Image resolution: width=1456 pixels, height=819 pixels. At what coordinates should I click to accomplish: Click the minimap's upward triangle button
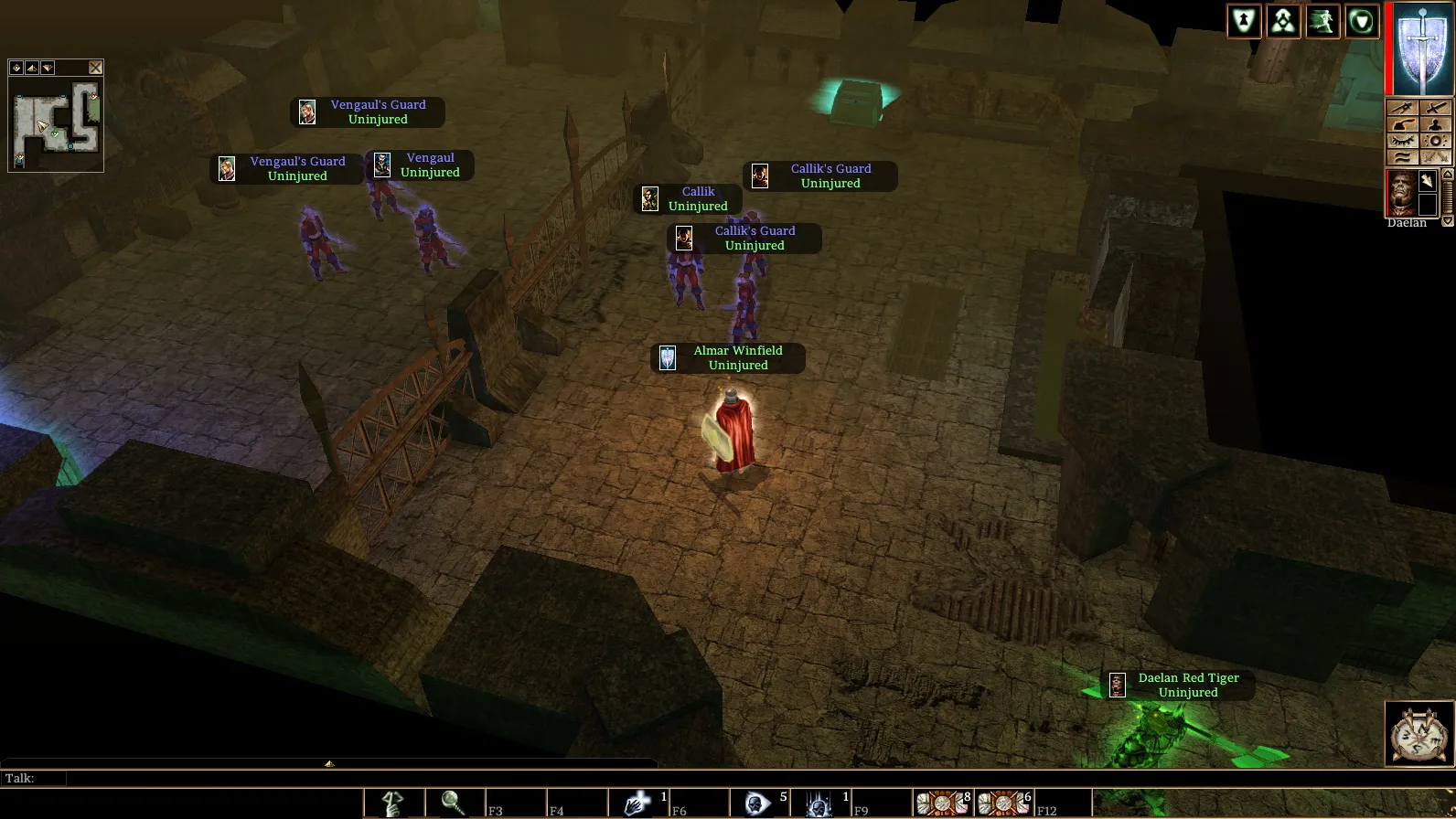click(32, 68)
